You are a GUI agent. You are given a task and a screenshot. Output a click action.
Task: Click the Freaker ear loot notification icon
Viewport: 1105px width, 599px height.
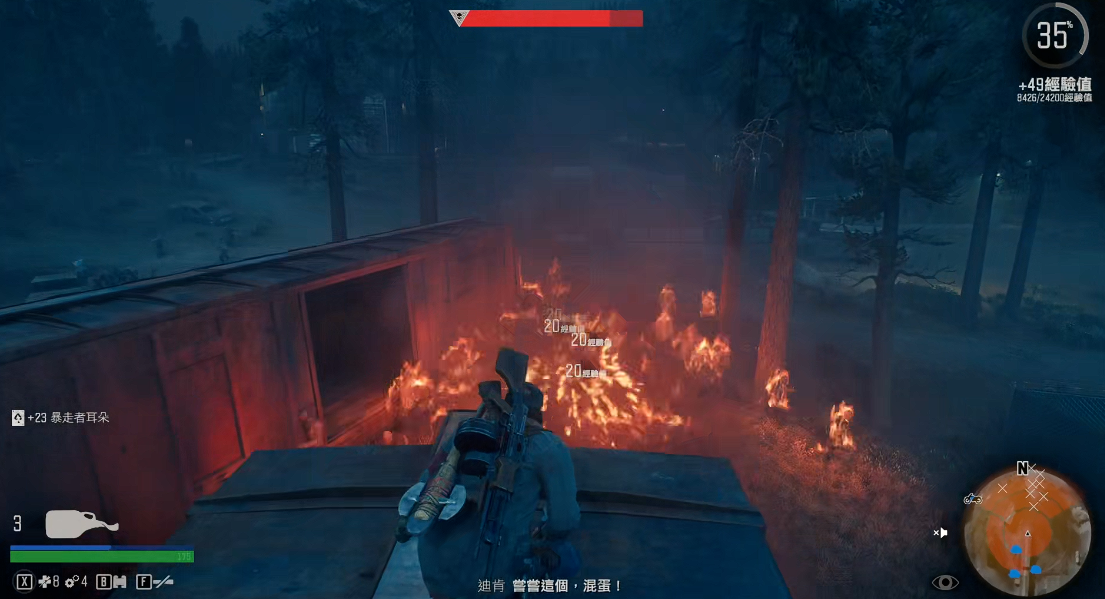click(18, 418)
